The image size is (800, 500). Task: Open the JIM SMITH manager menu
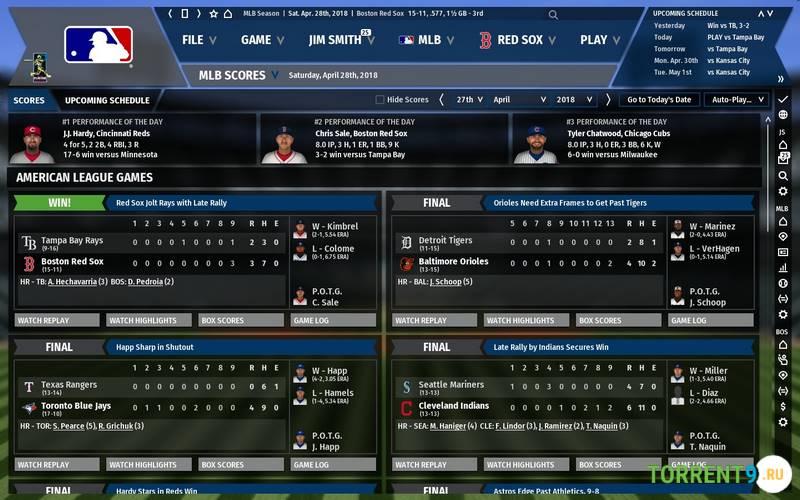click(340, 40)
